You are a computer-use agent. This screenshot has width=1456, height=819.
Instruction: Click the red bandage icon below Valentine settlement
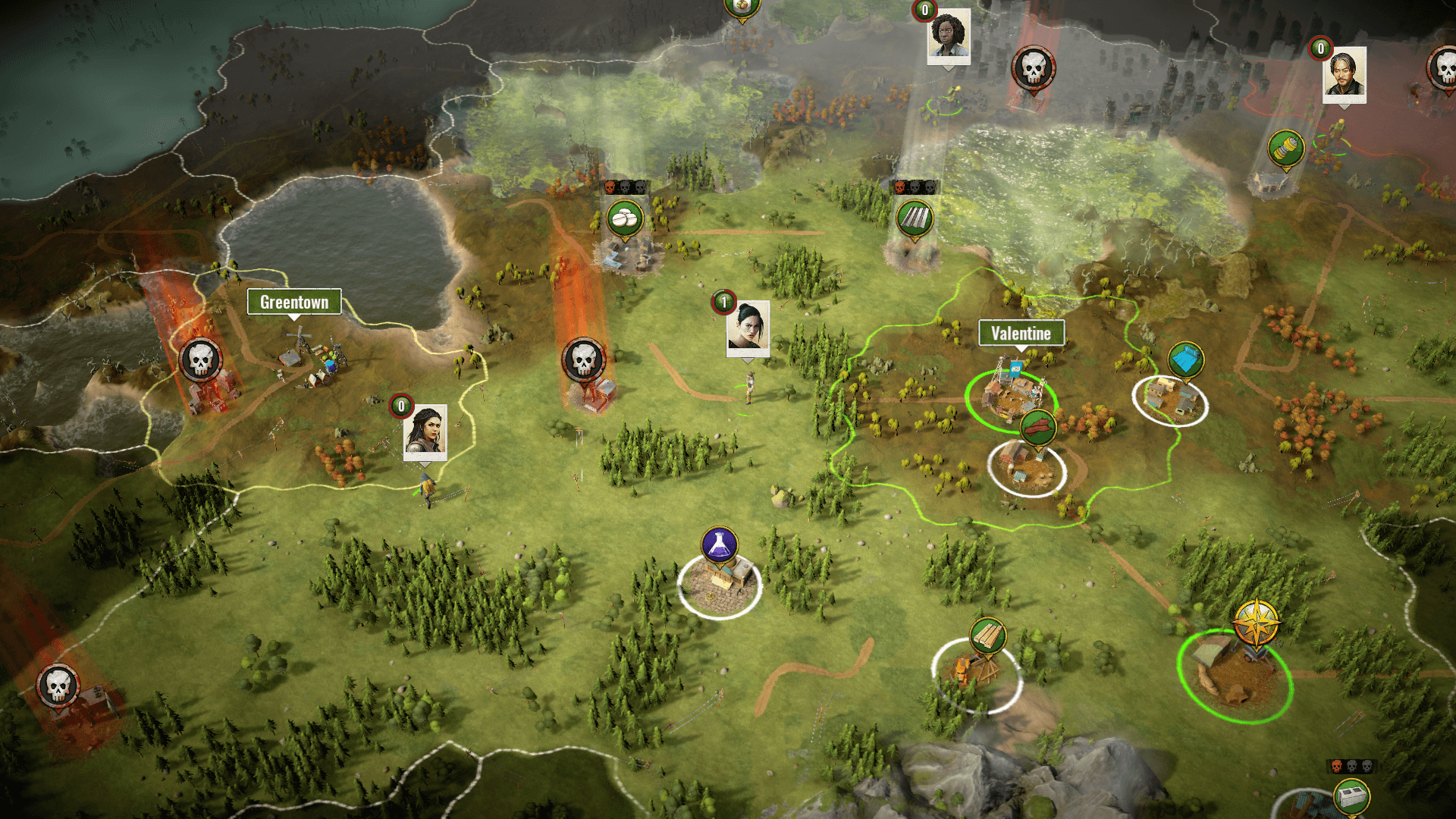coord(1038,427)
